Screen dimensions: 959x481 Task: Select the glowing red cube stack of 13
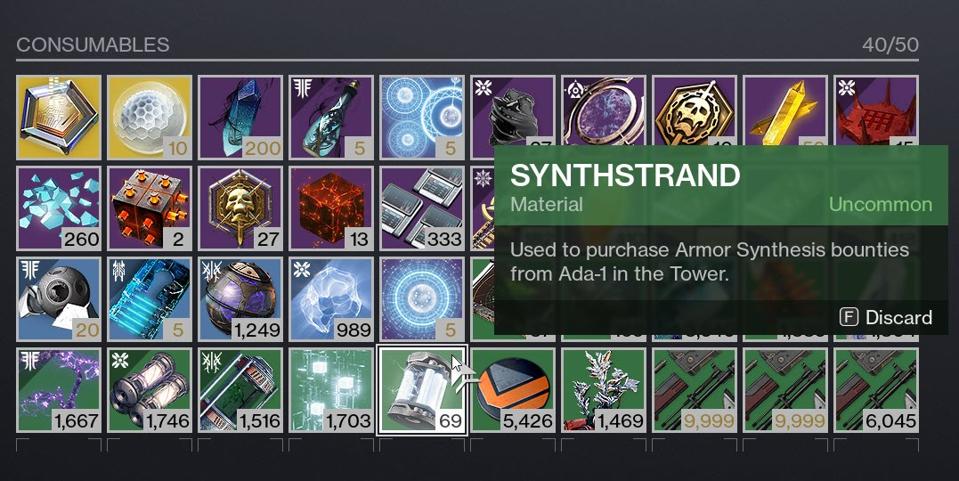[x=331, y=208]
